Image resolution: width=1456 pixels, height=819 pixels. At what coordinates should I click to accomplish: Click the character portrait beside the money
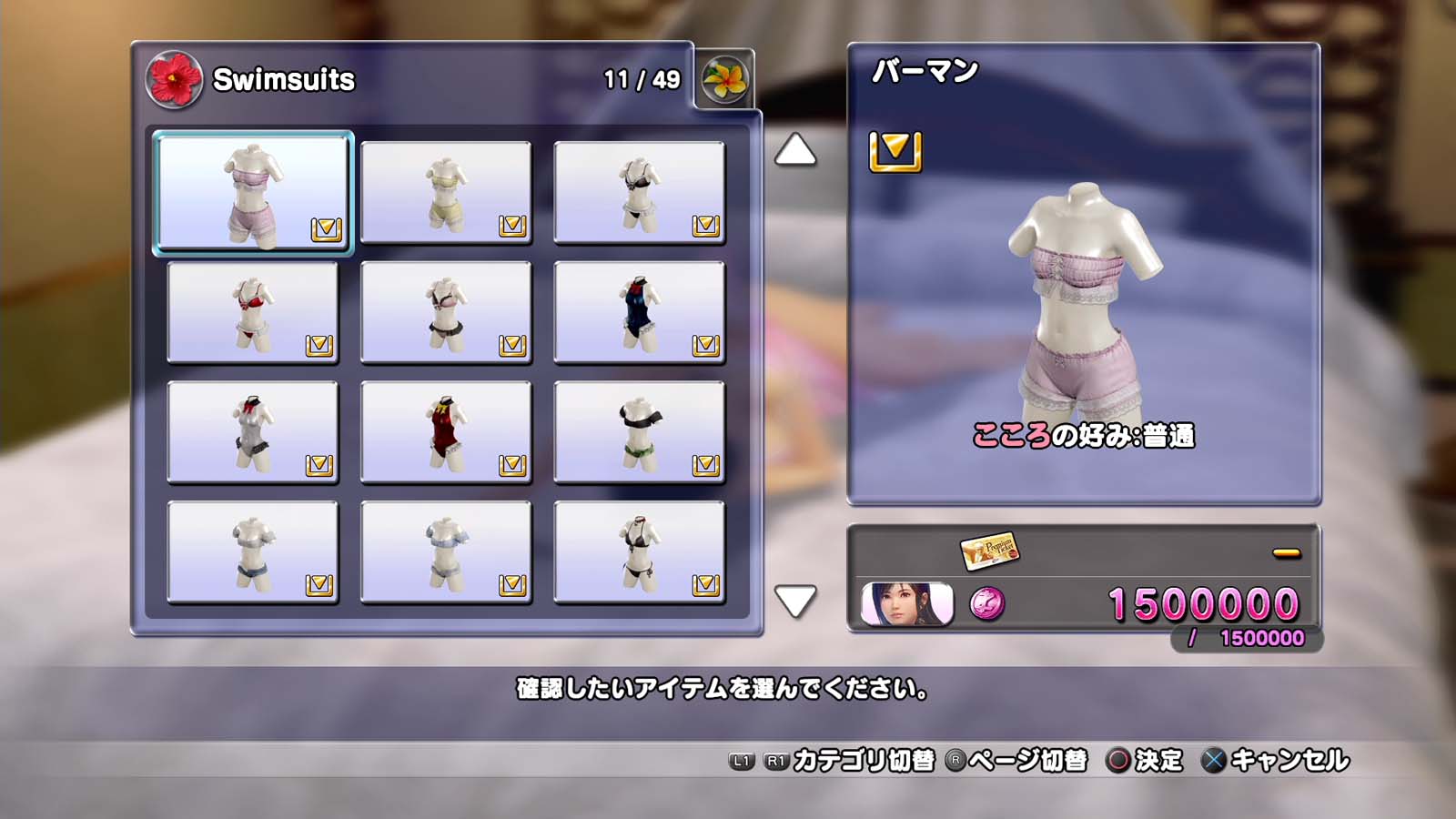(x=907, y=604)
